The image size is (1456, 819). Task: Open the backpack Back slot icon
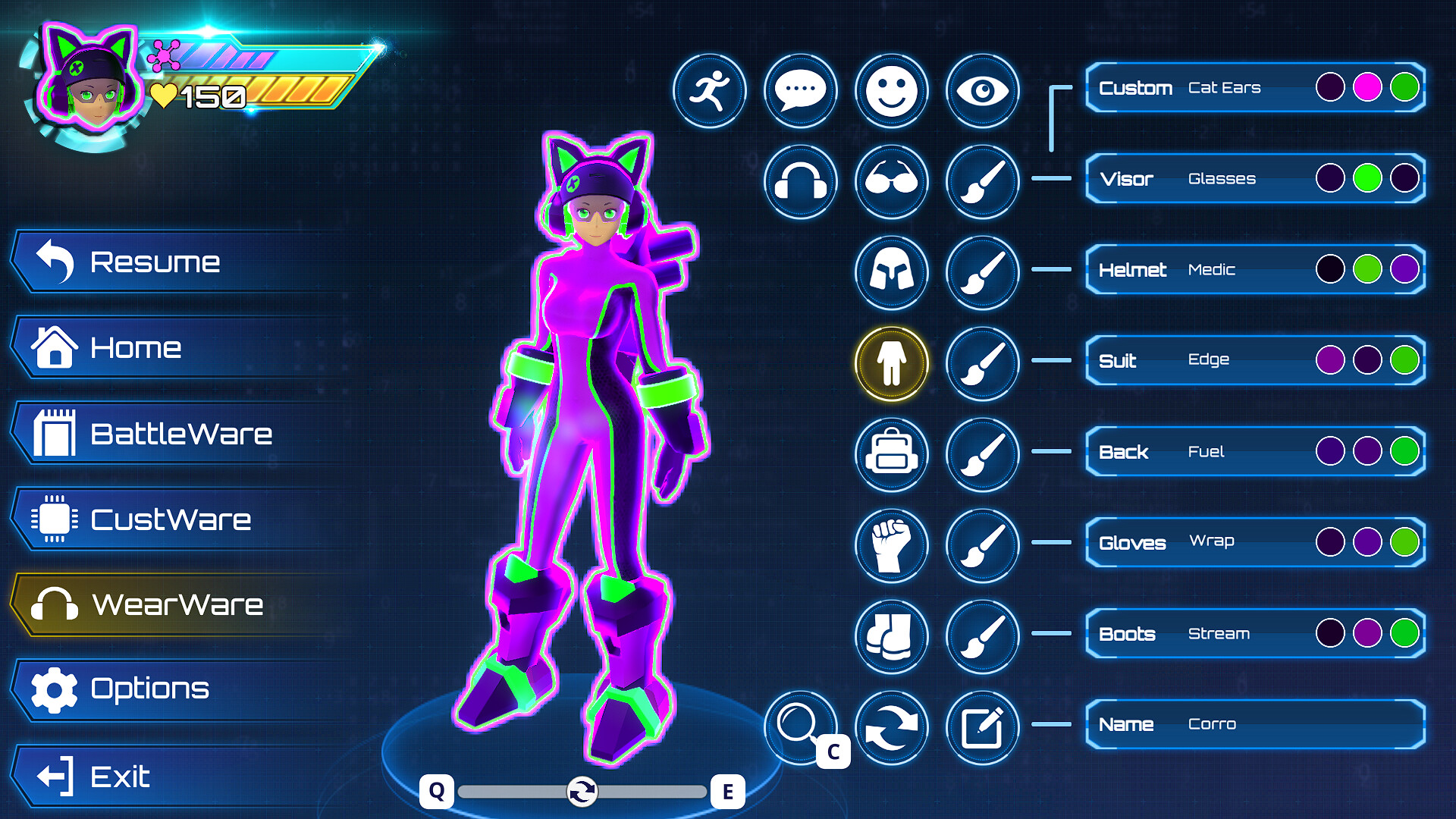[x=891, y=455]
